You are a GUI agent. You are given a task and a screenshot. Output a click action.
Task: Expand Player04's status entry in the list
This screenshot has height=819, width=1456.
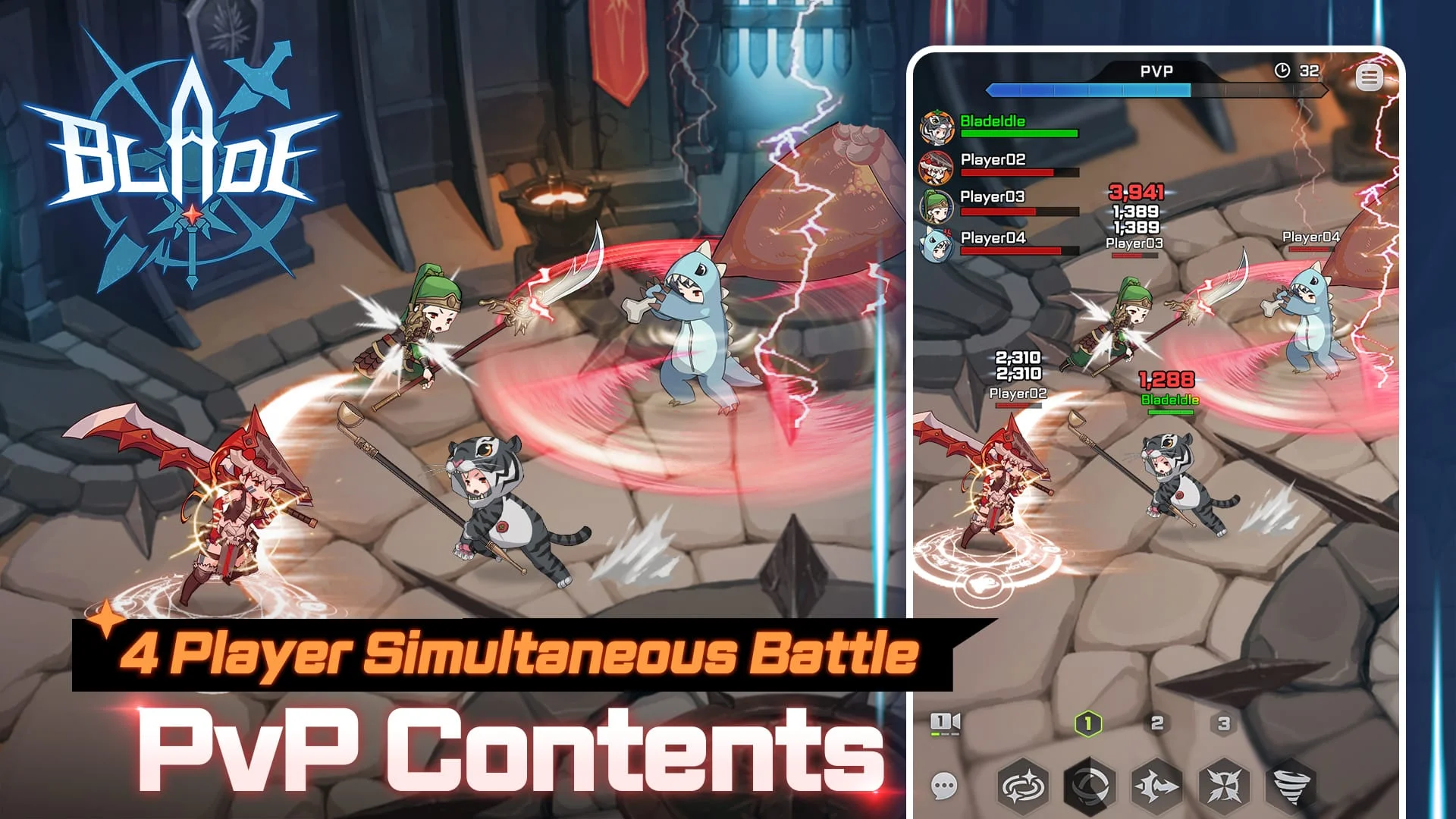pos(993,238)
